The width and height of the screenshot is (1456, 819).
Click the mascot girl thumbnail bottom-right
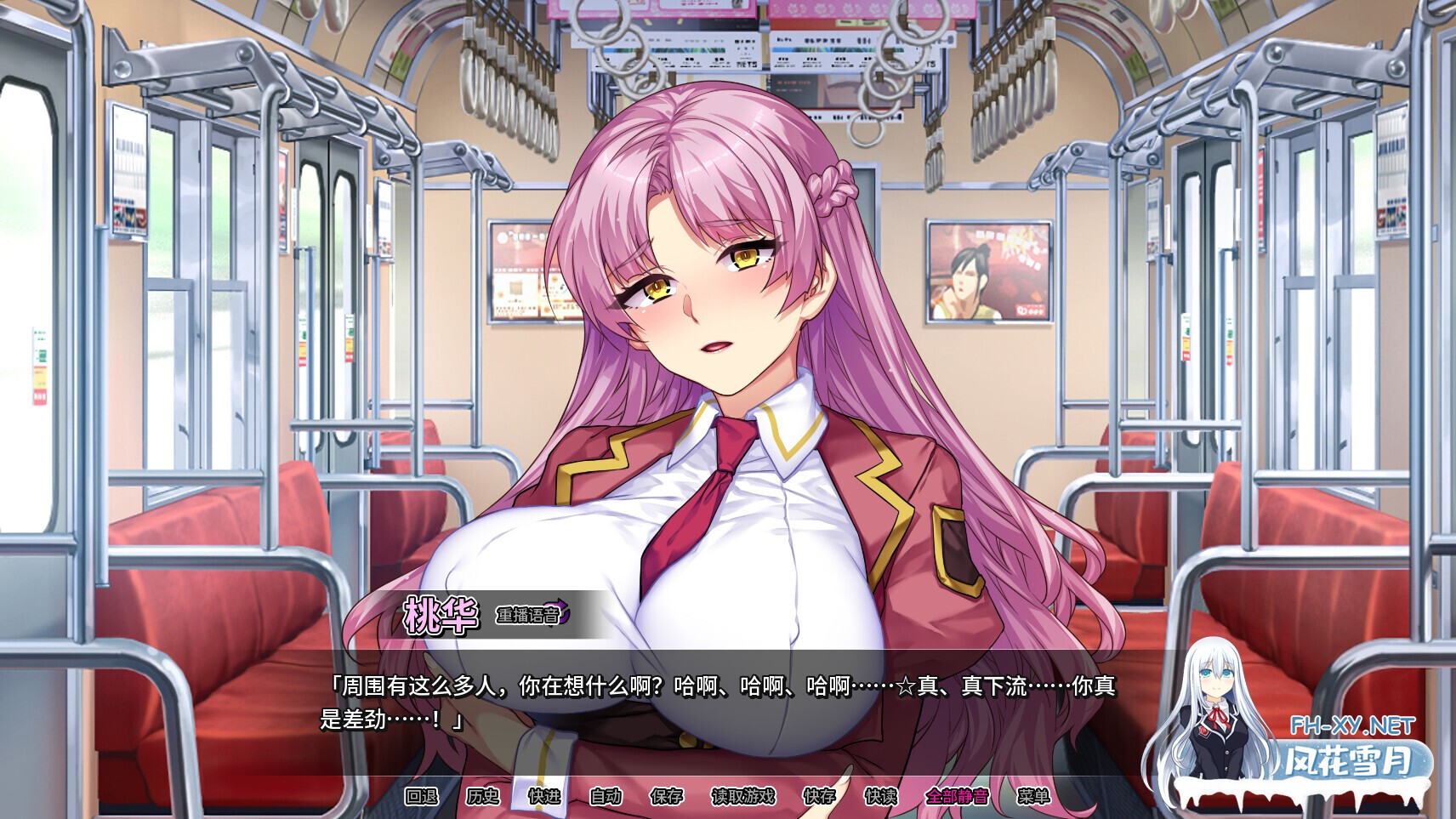coord(1218,710)
